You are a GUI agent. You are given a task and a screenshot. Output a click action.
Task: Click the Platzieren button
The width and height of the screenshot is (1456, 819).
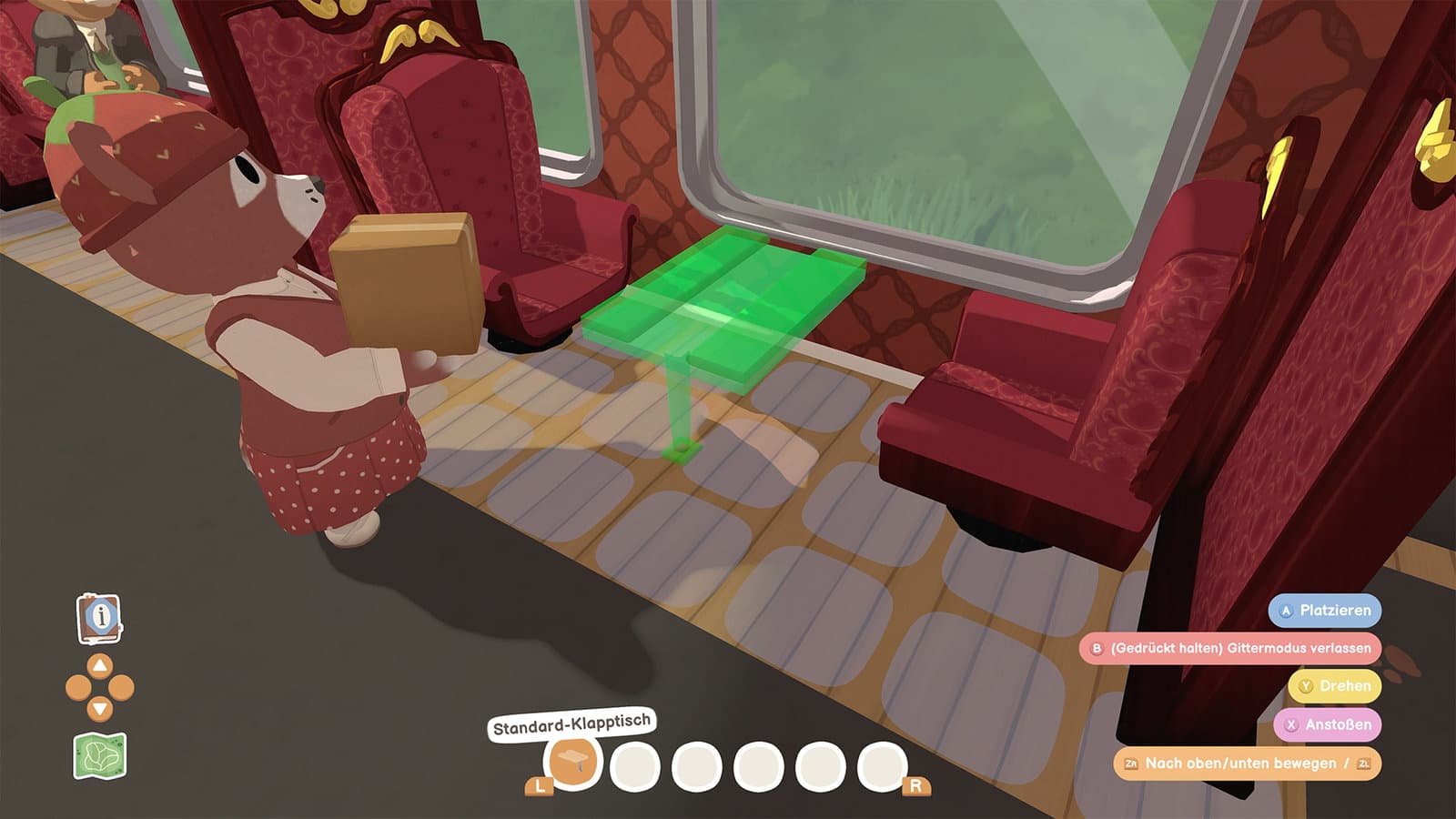click(x=1325, y=611)
